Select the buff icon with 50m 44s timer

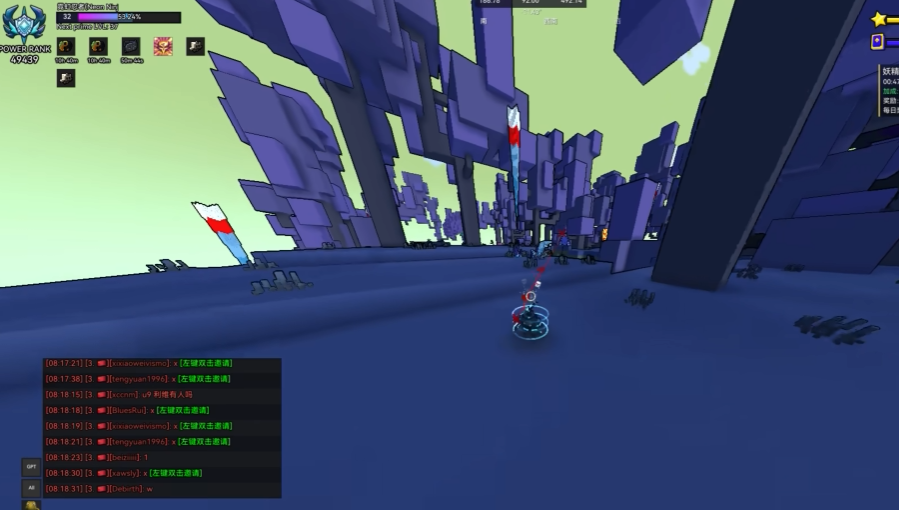[131, 47]
